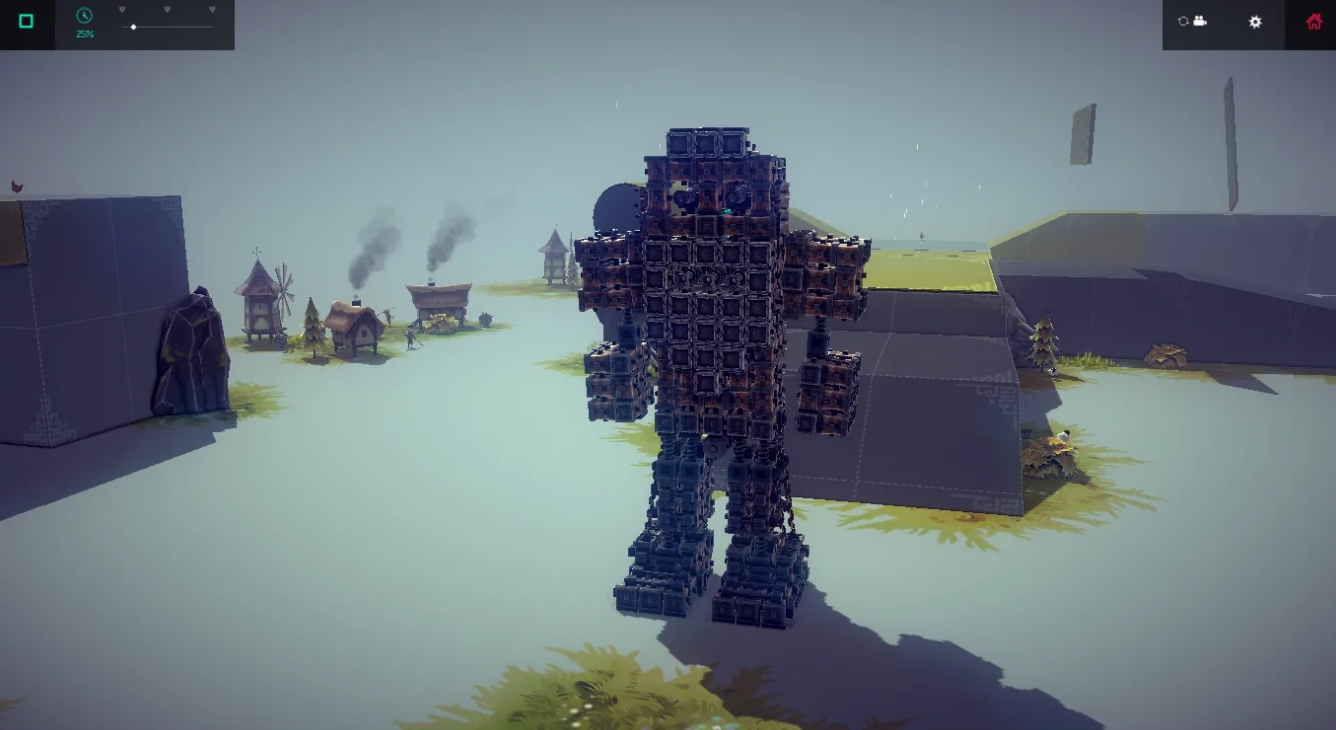The width and height of the screenshot is (1336, 730).
Task: Open the simulation reset loop icon
Action: click(x=1183, y=21)
